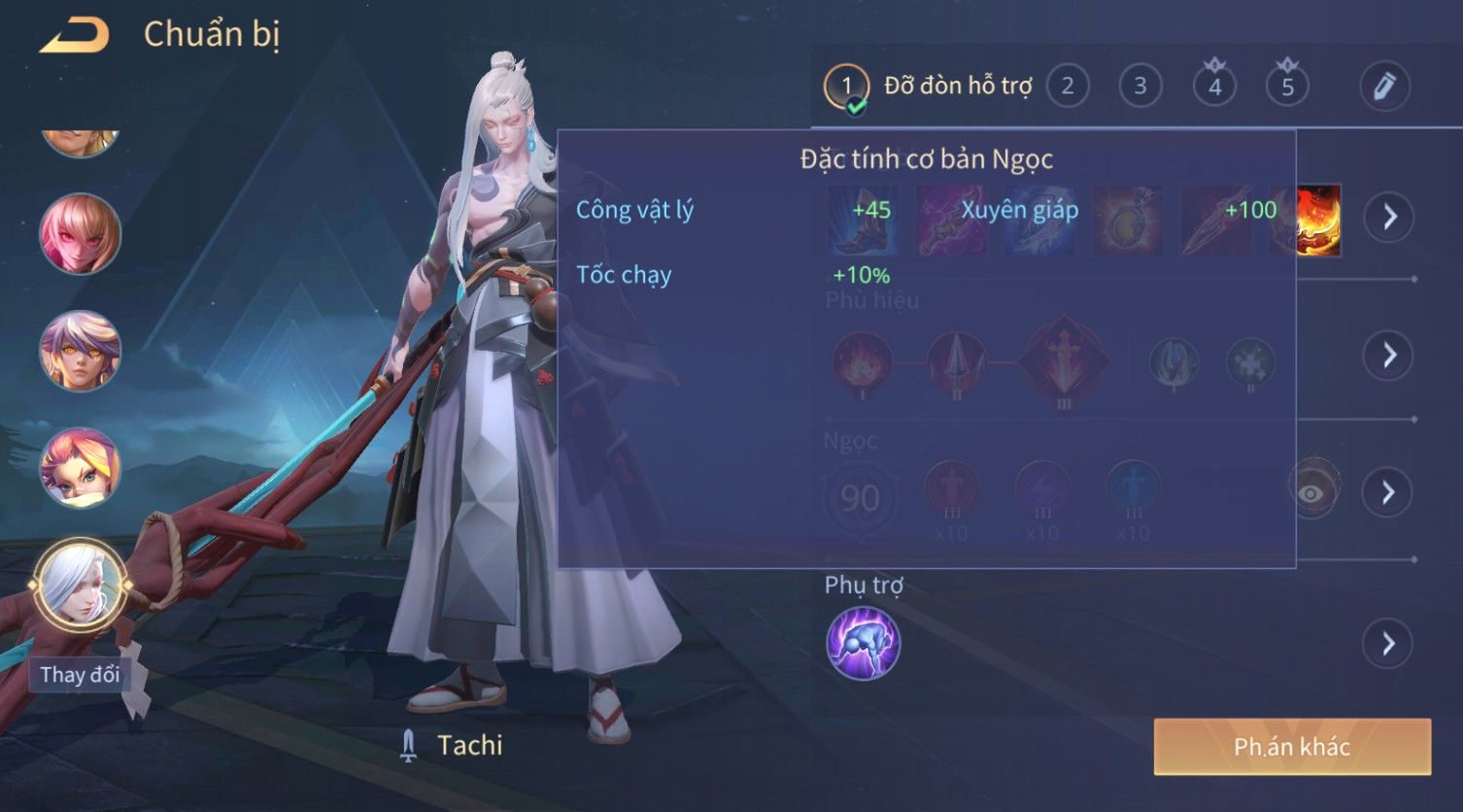Switch to build preset 2

(x=1068, y=86)
